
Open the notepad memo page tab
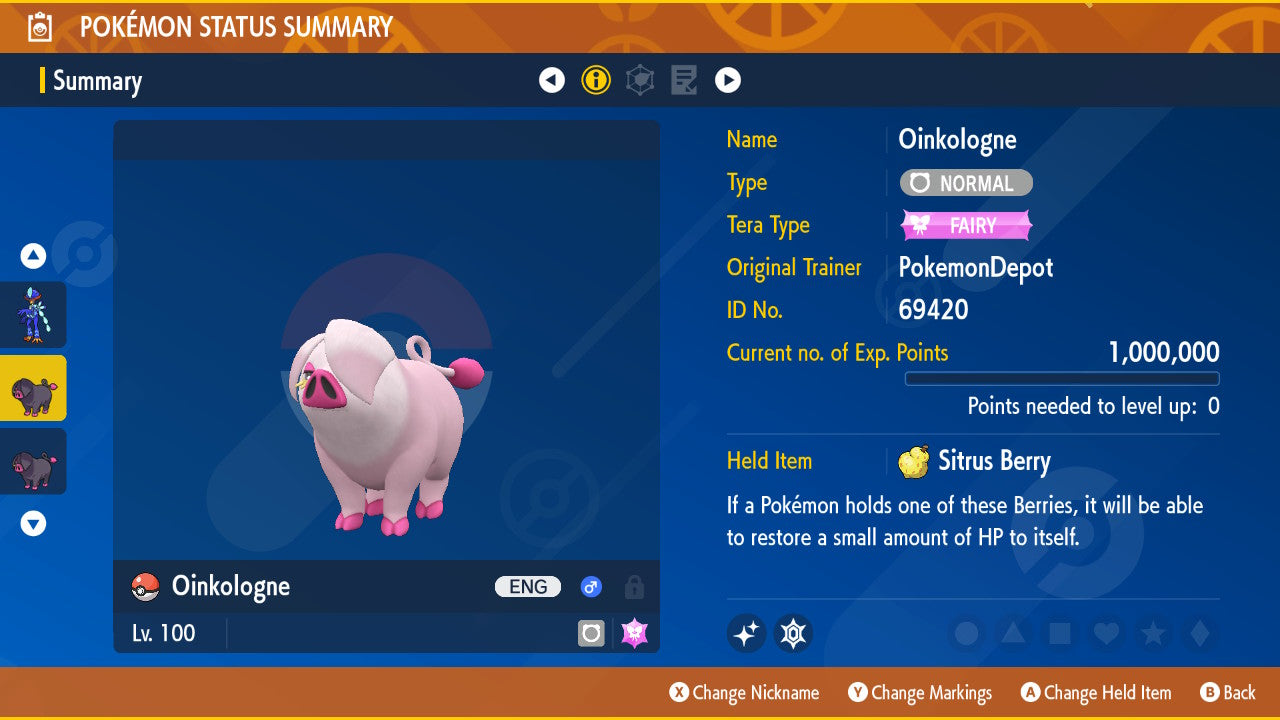tap(684, 80)
